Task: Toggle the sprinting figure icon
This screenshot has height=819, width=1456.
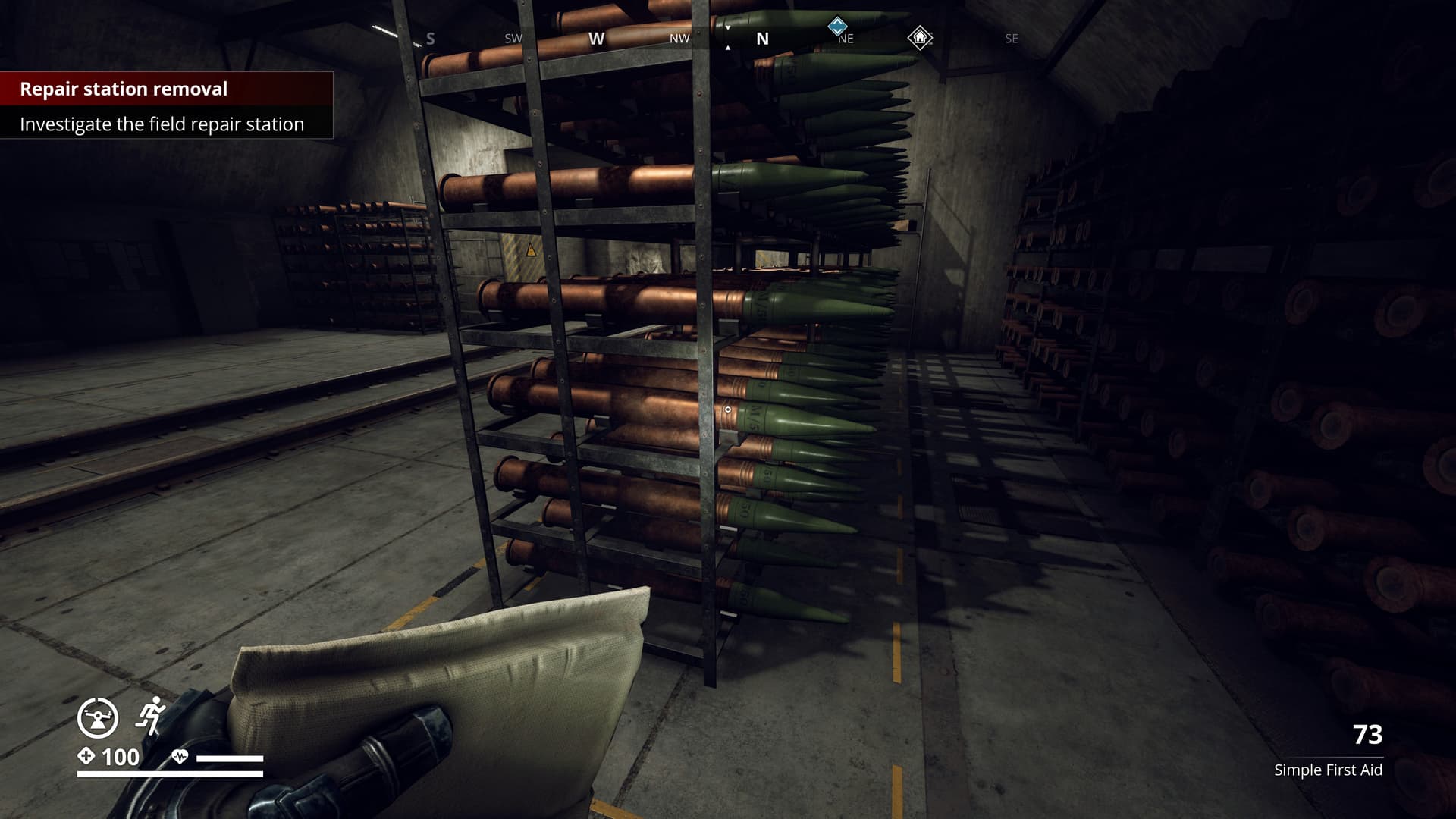Action: point(152,715)
